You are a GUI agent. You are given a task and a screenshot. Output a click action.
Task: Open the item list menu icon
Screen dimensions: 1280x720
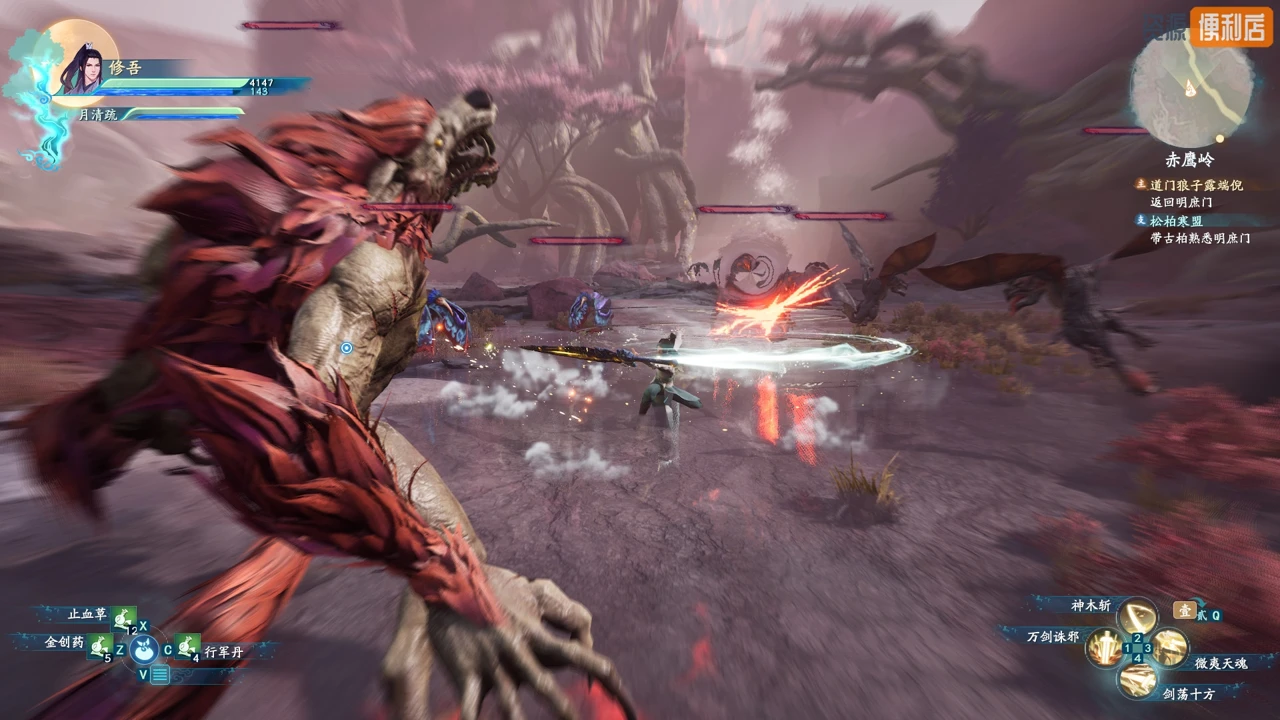point(159,675)
